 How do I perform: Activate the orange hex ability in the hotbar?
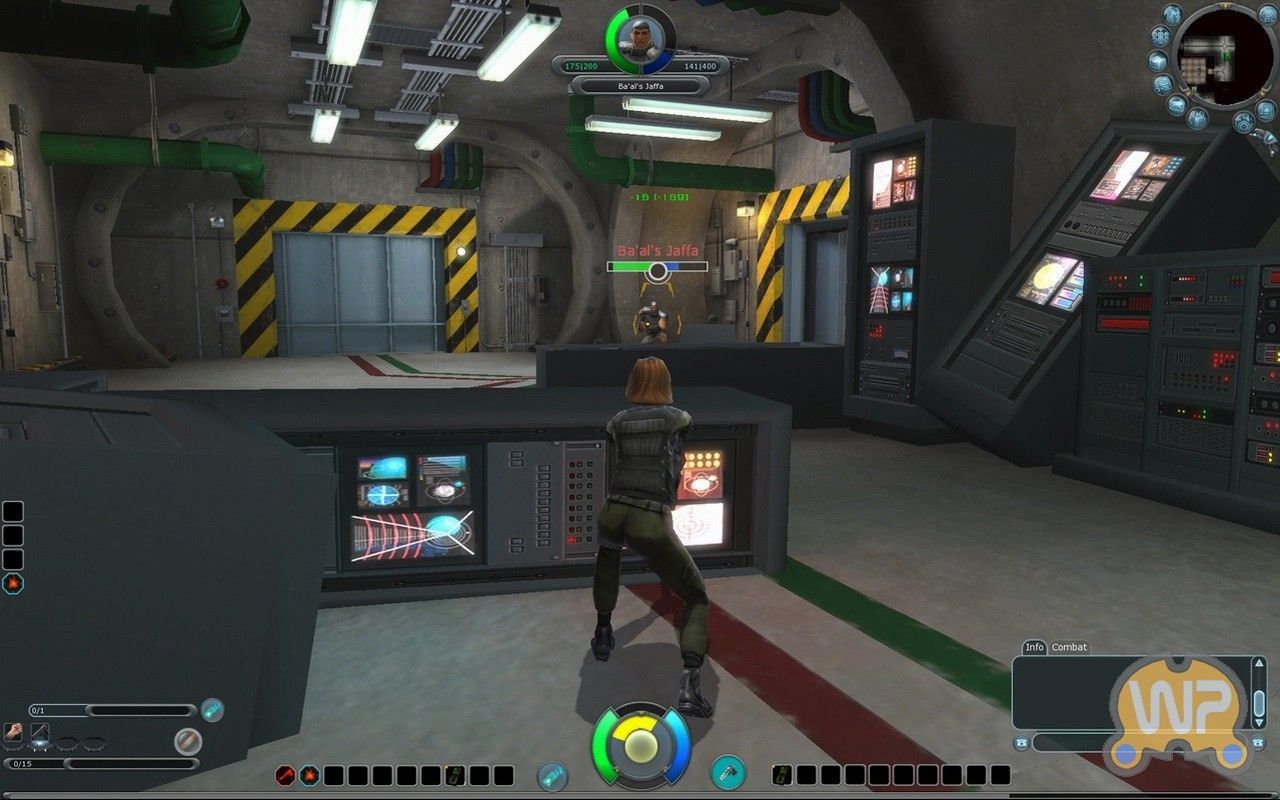pyautogui.click(x=309, y=775)
